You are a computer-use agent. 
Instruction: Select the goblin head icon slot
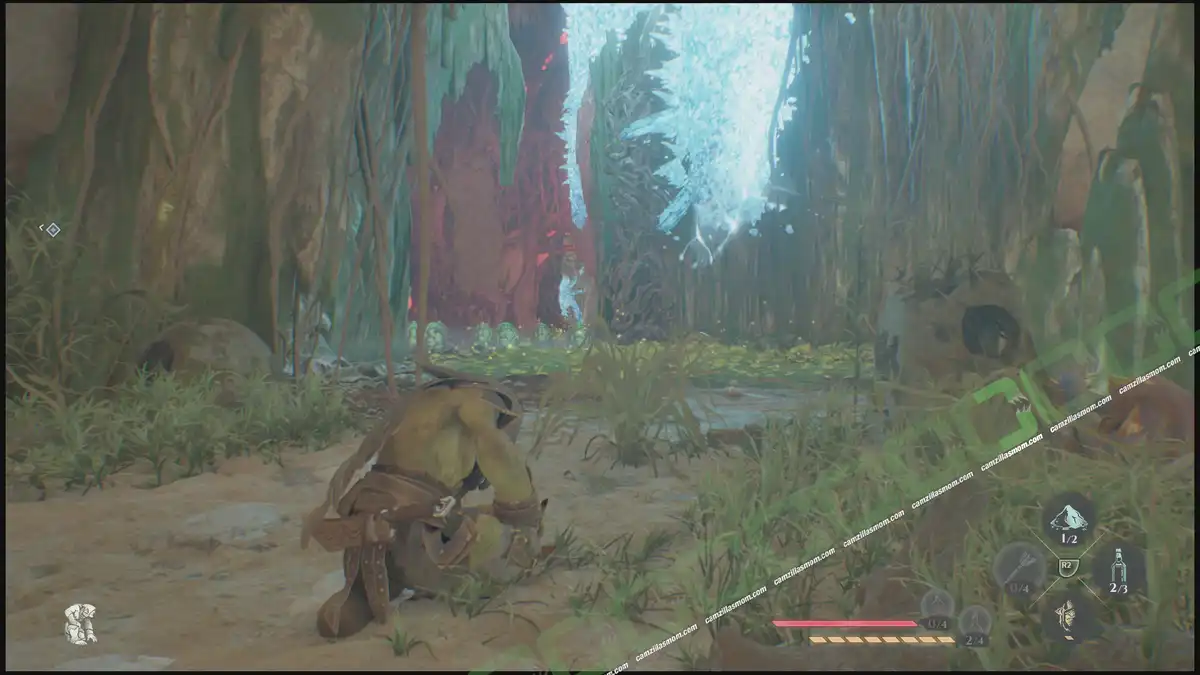click(x=1067, y=617)
